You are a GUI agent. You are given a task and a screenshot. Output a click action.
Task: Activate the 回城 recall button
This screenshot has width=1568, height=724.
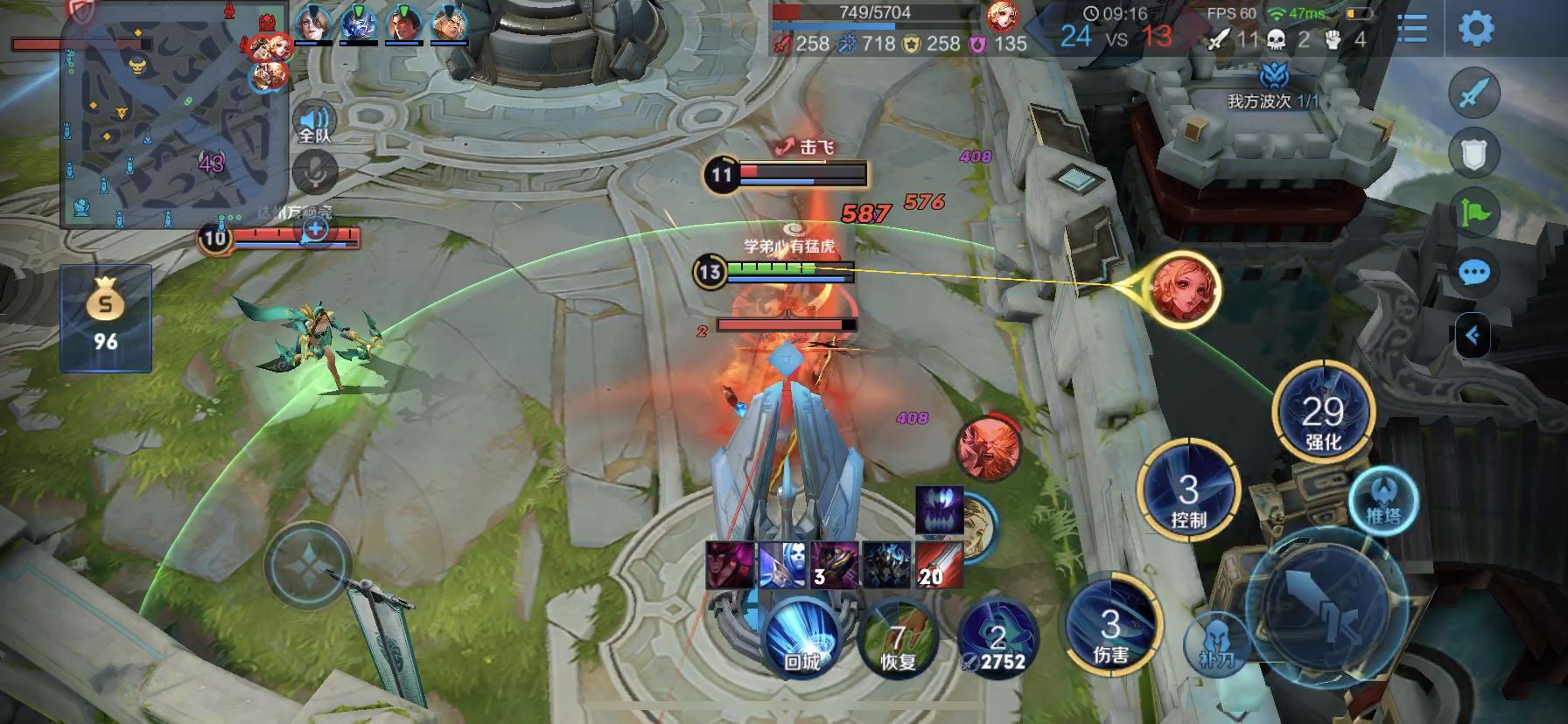pos(801,637)
